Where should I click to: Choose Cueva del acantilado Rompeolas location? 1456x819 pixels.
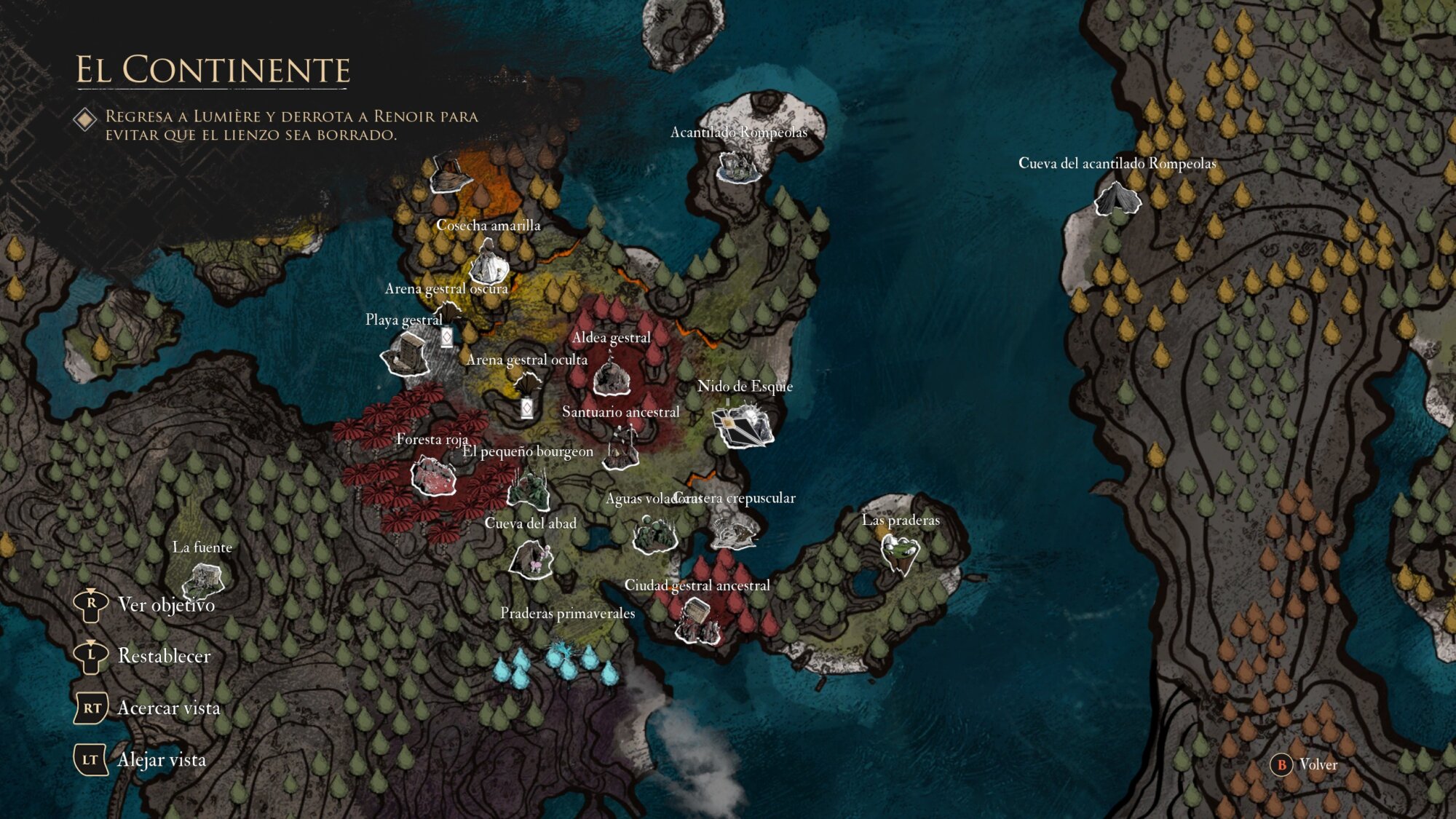click(1117, 199)
